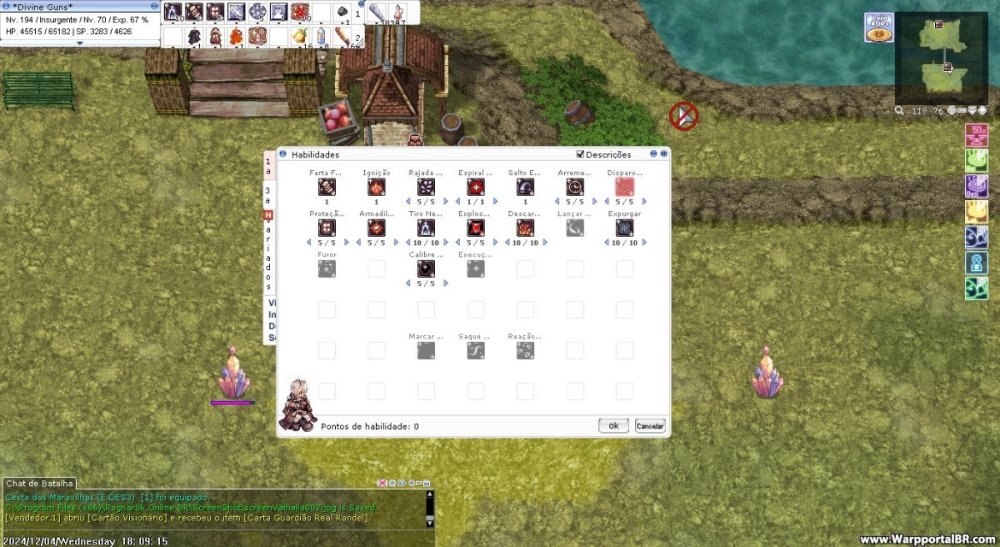Use the yellow fruit item in hotbar

(x=299, y=36)
